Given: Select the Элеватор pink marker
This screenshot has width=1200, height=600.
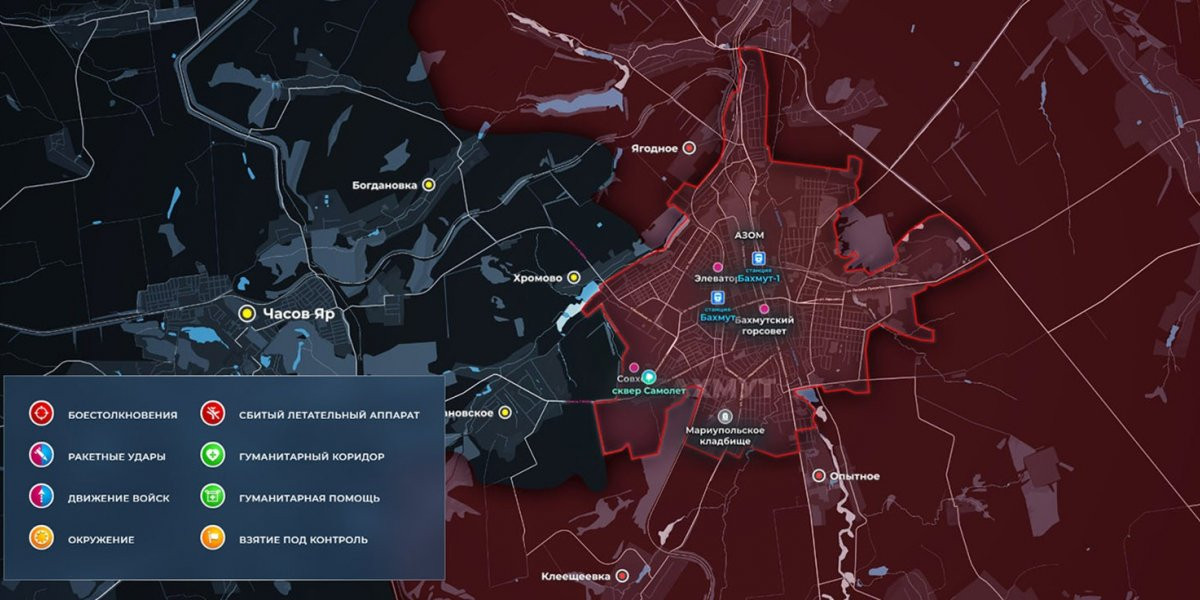Looking at the screenshot, I should click(x=717, y=267).
